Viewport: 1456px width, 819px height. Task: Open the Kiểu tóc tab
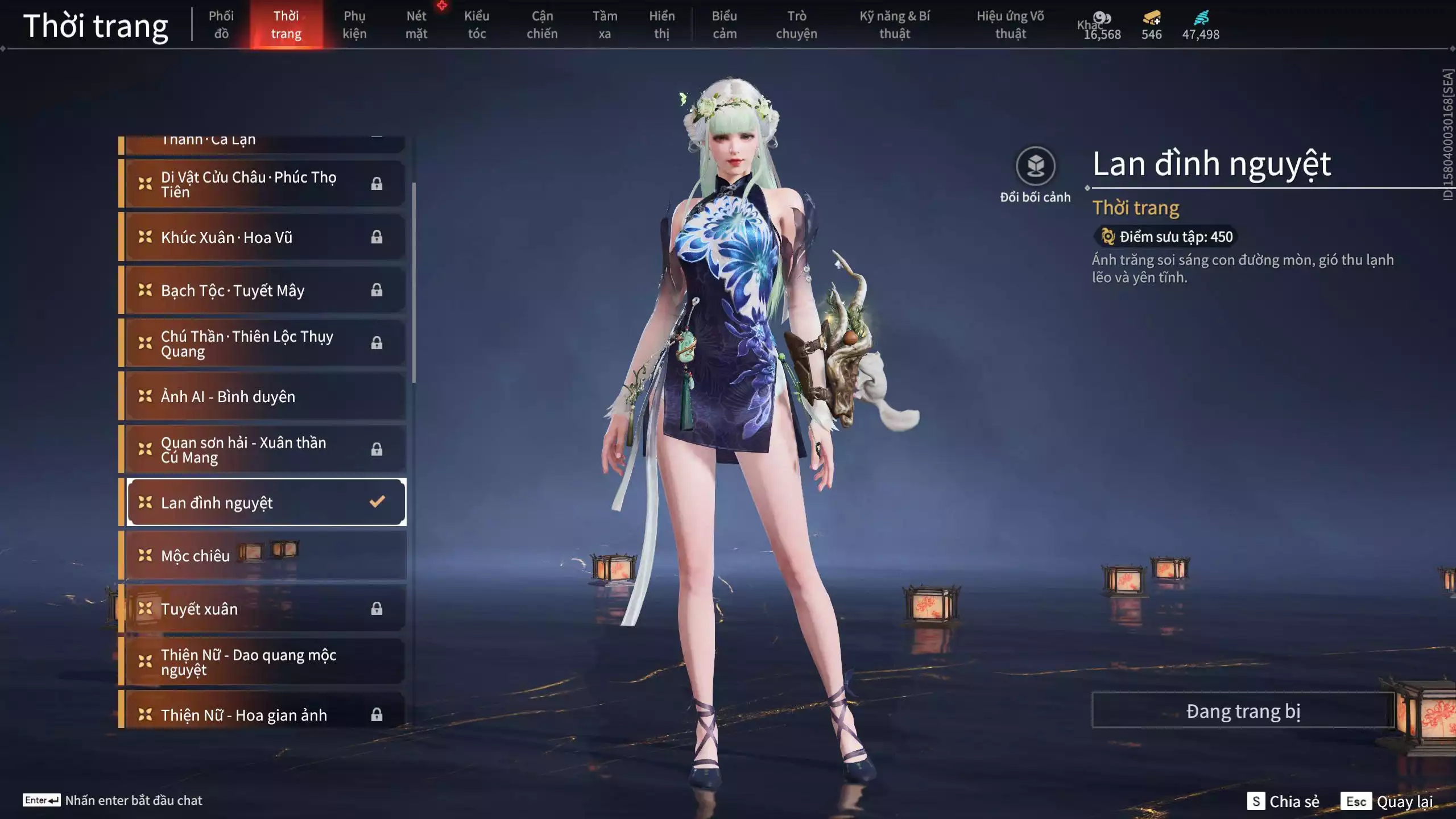coord(477,25)
